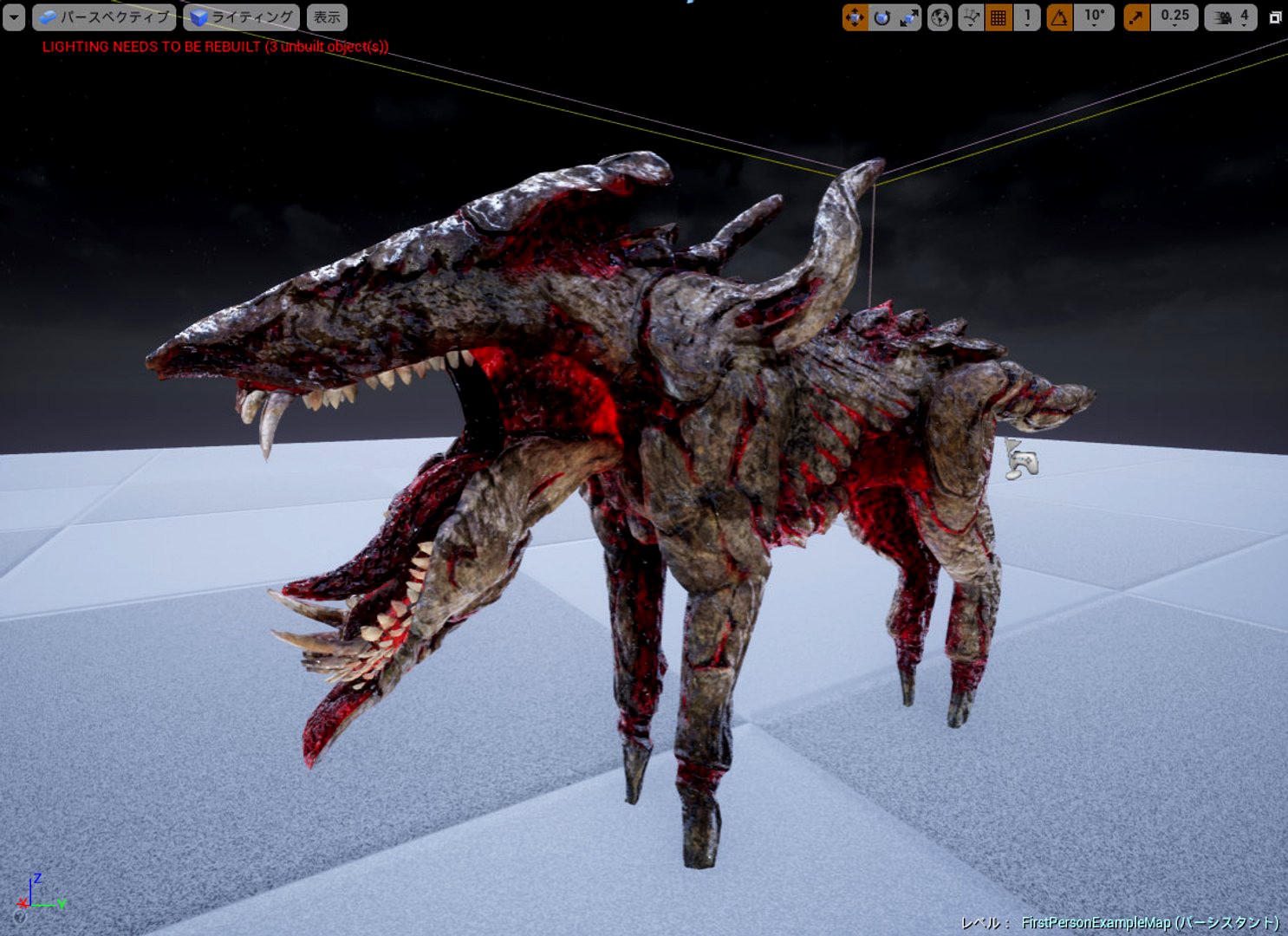This screenshot has height=936, width=1288.
Task: Select the Scale tool
Action: tap(906, 16)
